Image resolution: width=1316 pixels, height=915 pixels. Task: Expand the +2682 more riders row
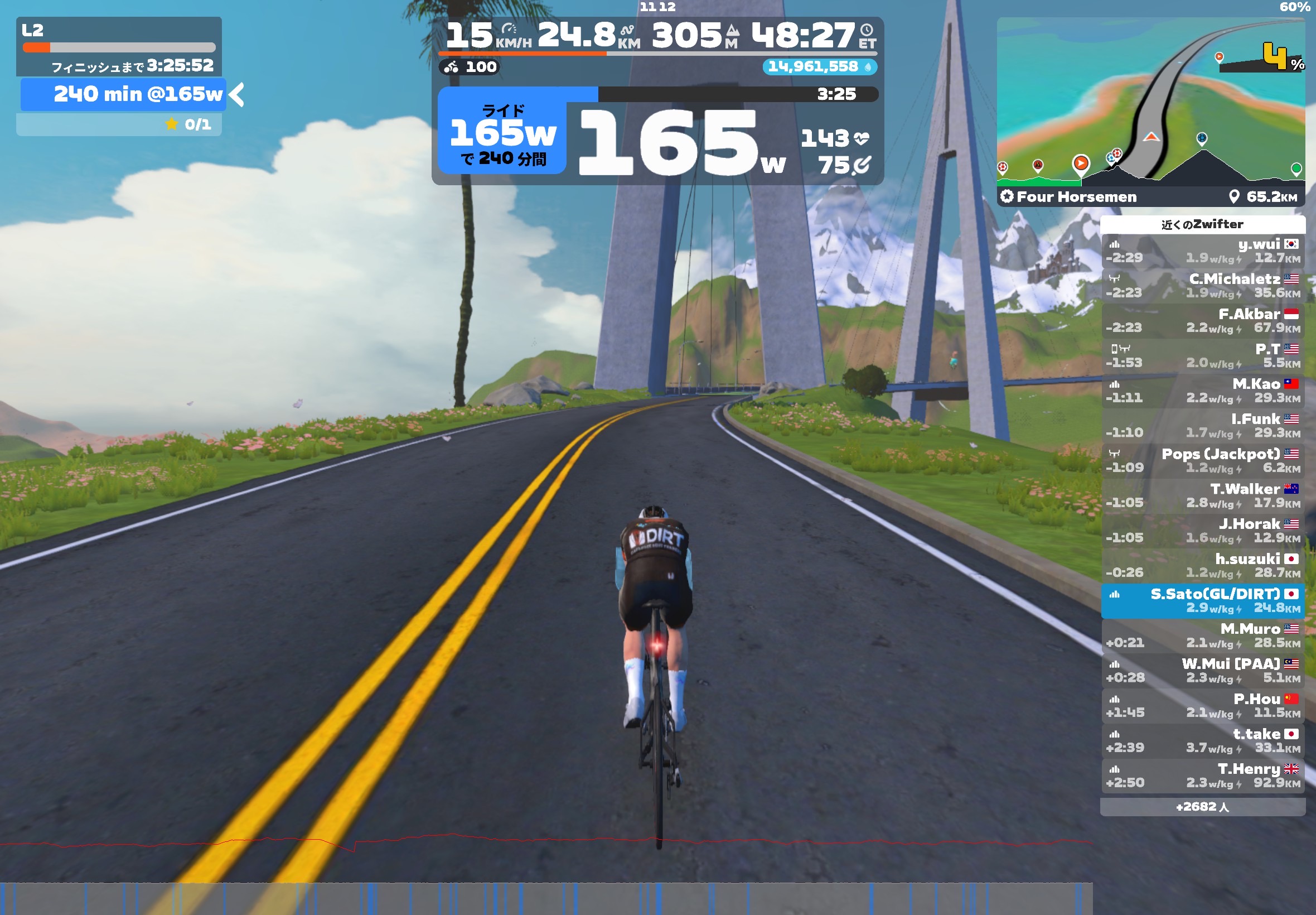[x=1202, y=807]
